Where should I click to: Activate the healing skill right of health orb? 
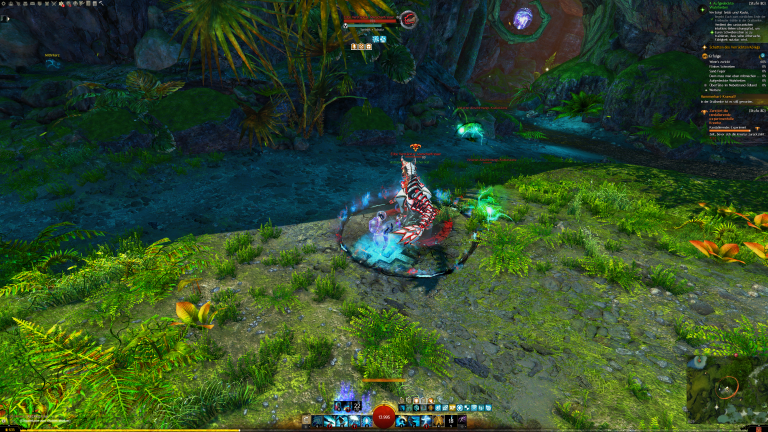tap(402, 421)
